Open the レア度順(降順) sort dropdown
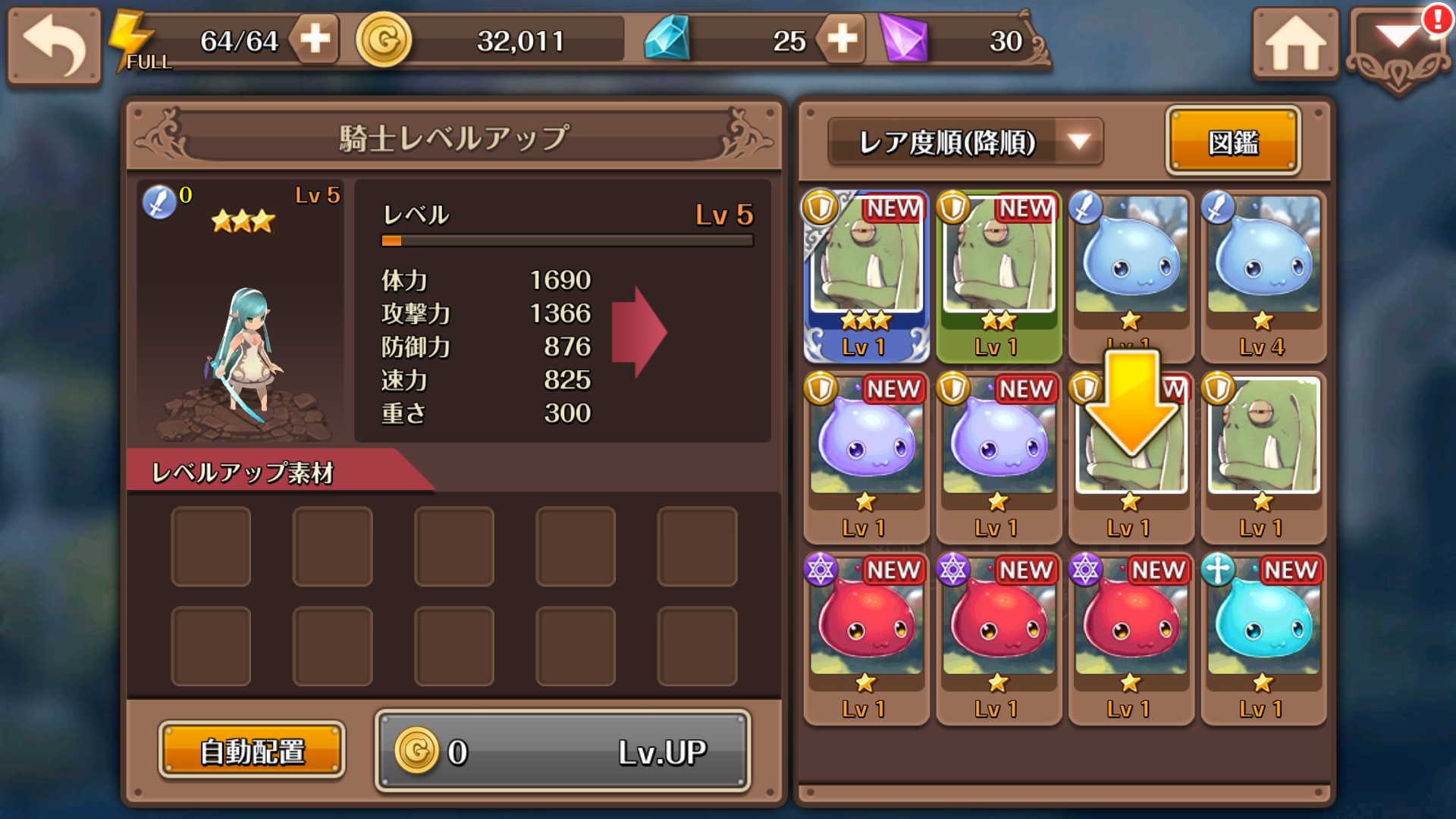1456x819 pixels. [x=965, y=142]
